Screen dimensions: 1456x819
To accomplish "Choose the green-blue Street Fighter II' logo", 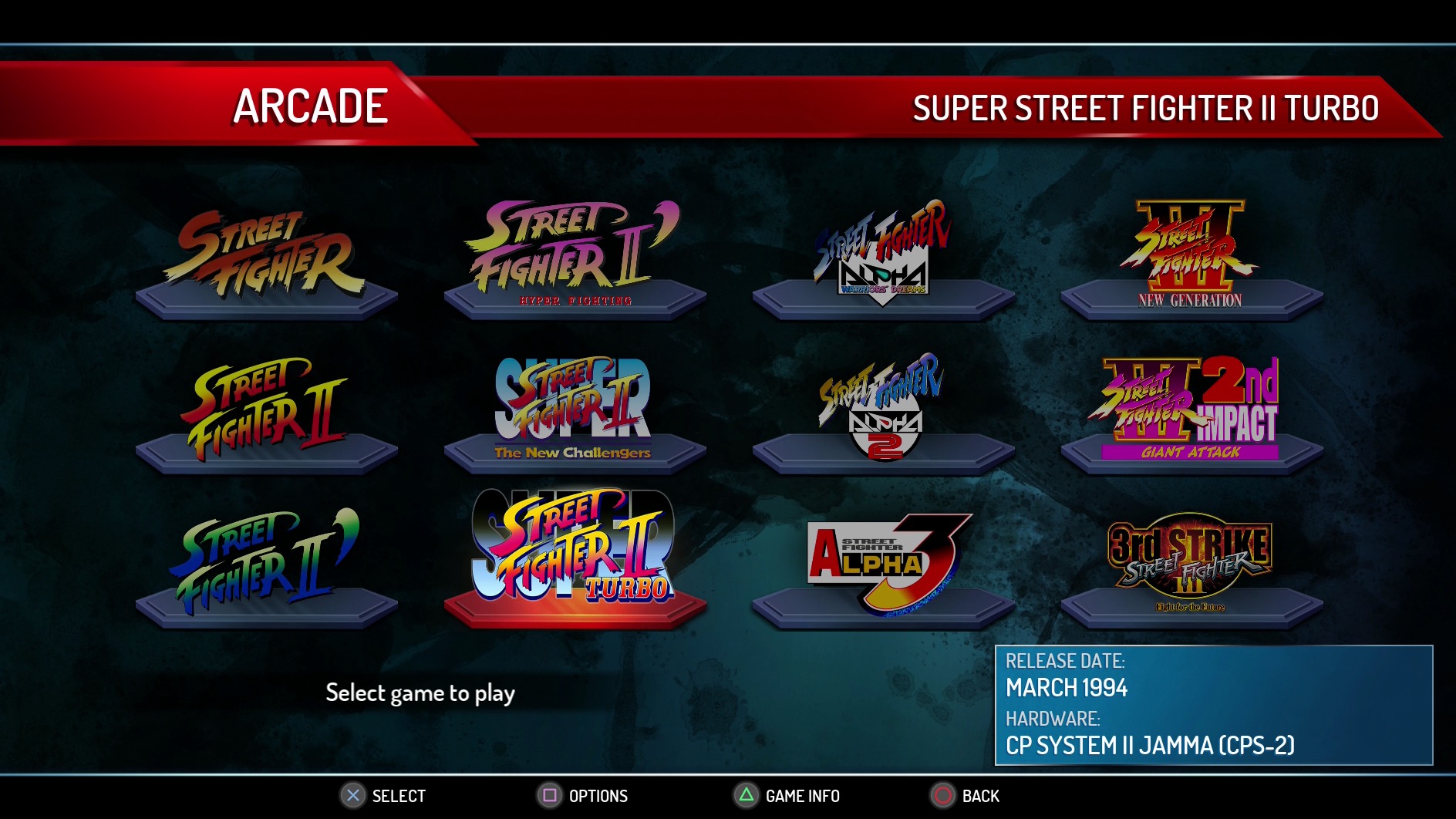I will tap(266, 561).
